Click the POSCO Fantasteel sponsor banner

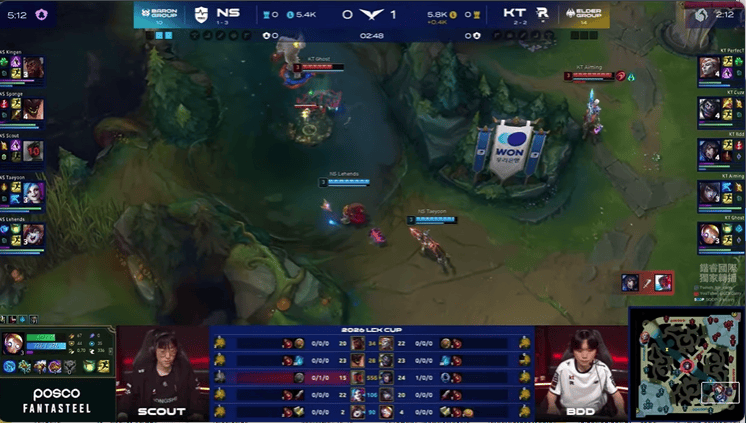point(56,398)
